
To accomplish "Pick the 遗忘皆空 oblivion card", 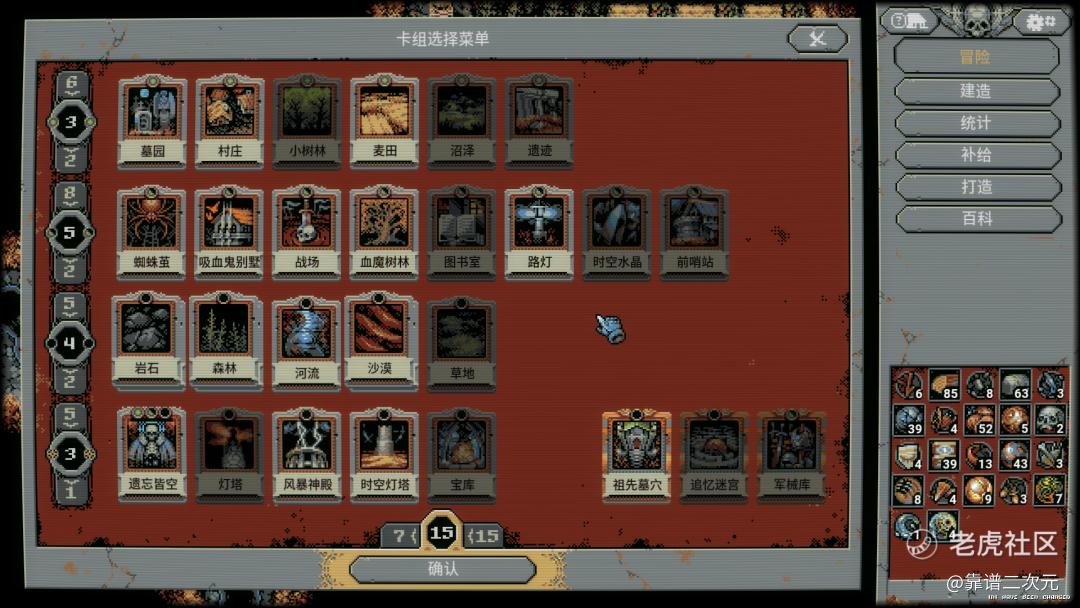I will [x=152, y=452].
